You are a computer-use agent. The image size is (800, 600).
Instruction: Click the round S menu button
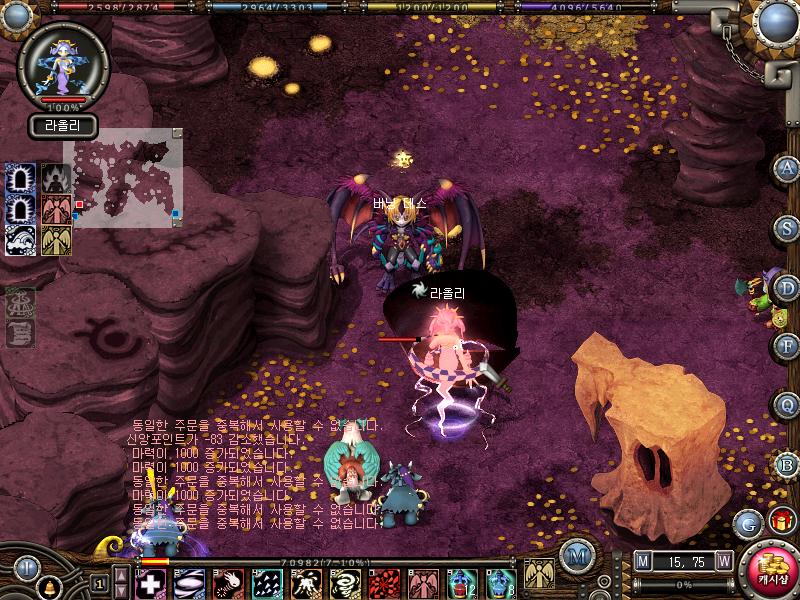coord(787,228)
